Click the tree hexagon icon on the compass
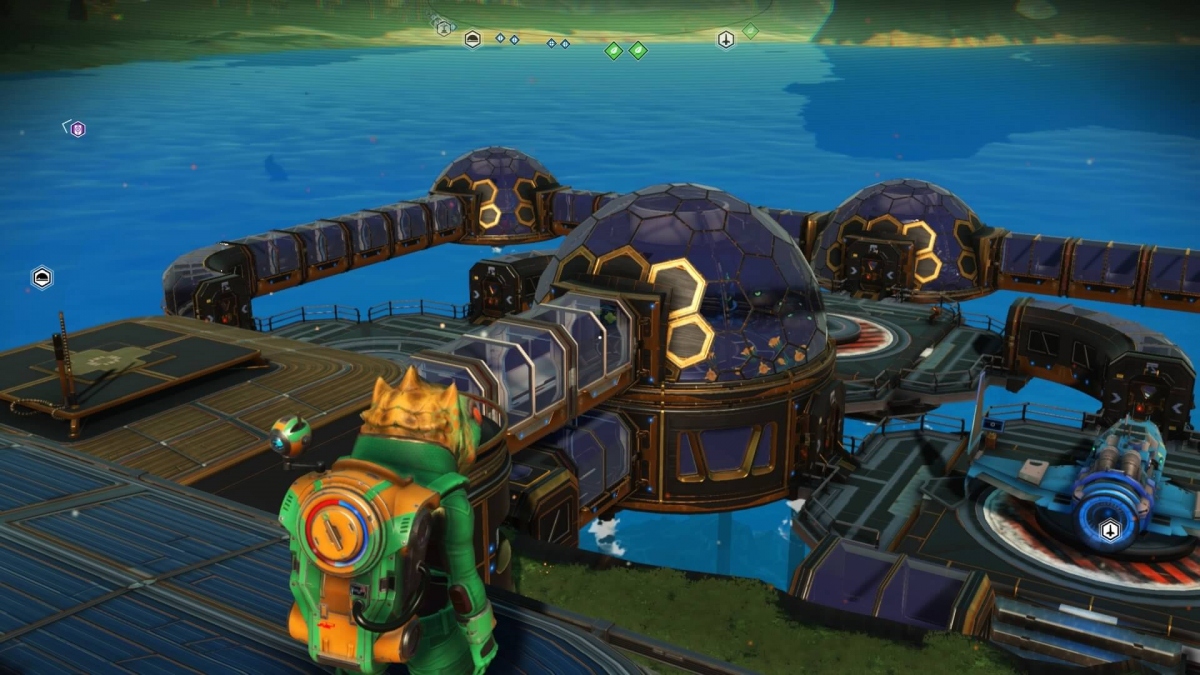The height and width of the screenshot is (675, 1200). coord(443,29)
